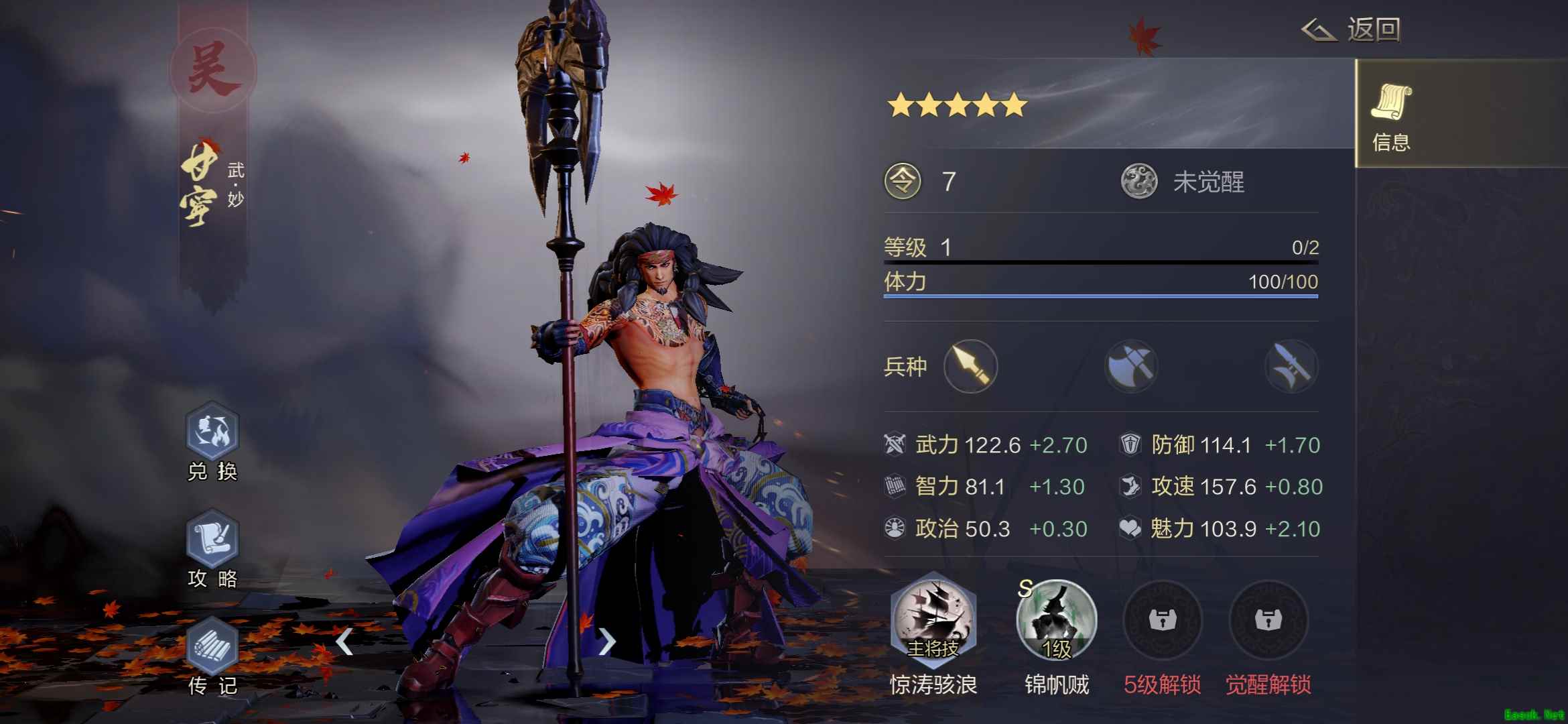Select the 惊涛骇浪 main skill icon
The image size is (1568, 724).
point(933,620)
